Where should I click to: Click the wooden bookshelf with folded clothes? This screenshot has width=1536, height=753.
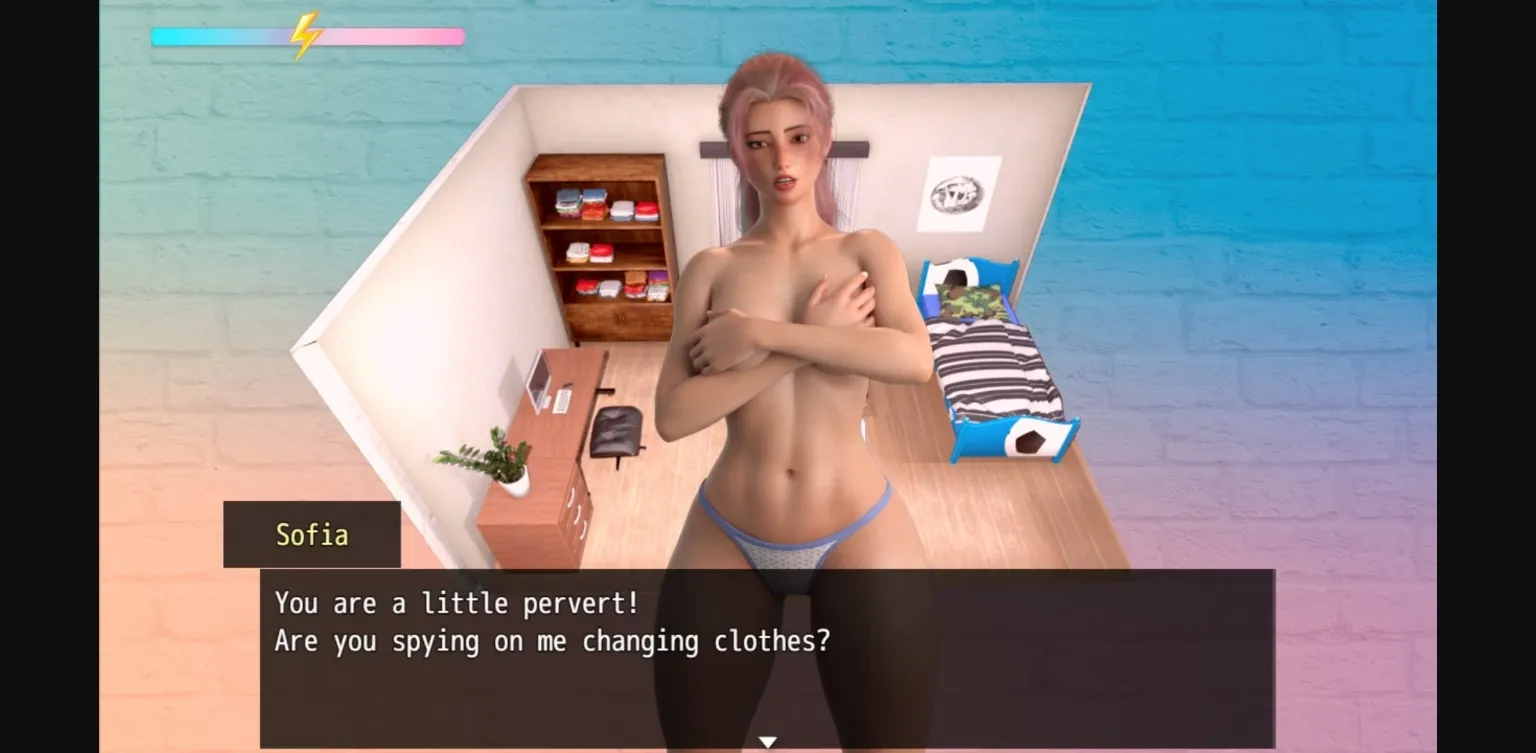598,250
